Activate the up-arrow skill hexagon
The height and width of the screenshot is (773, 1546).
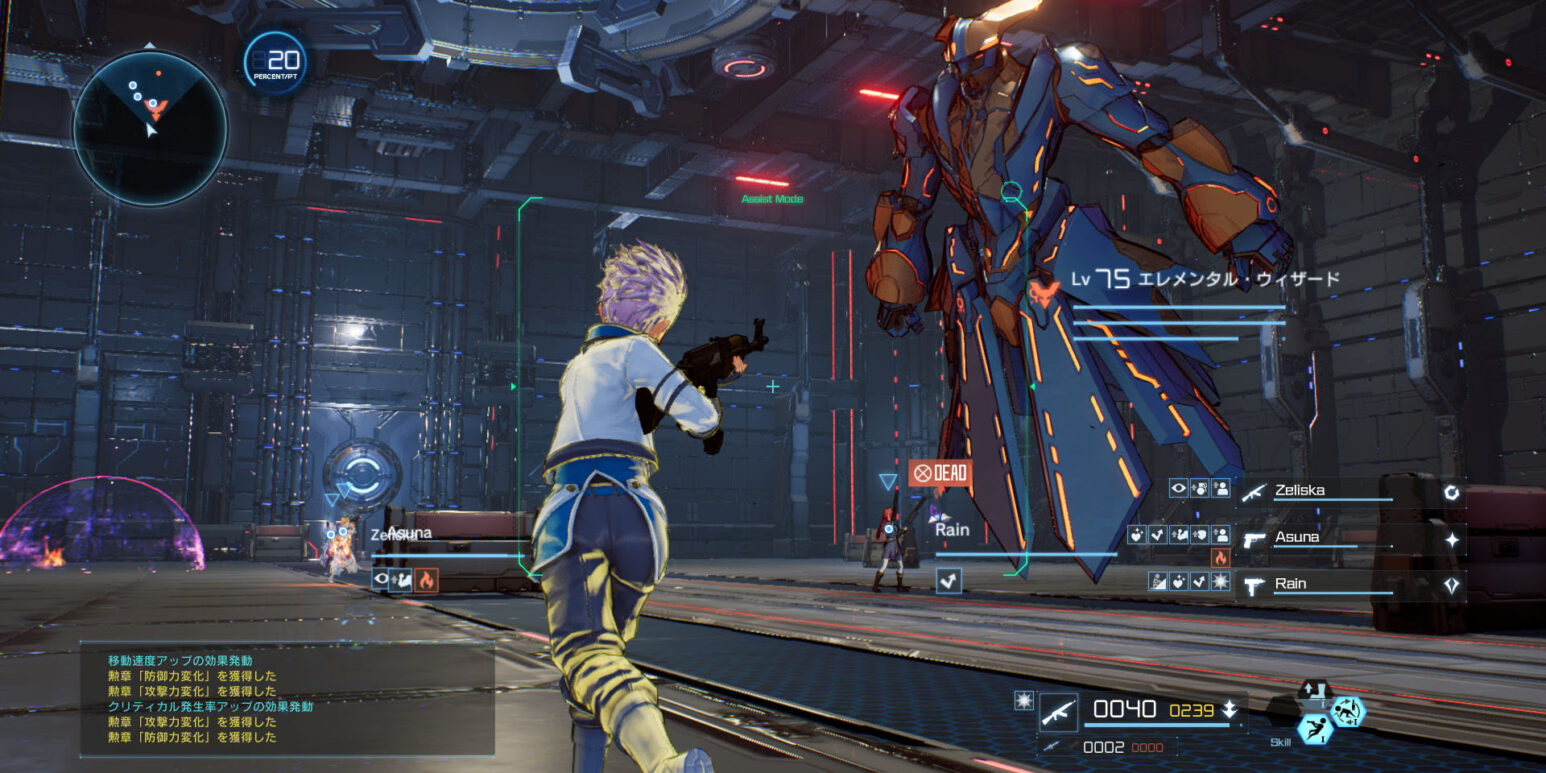1313,691
